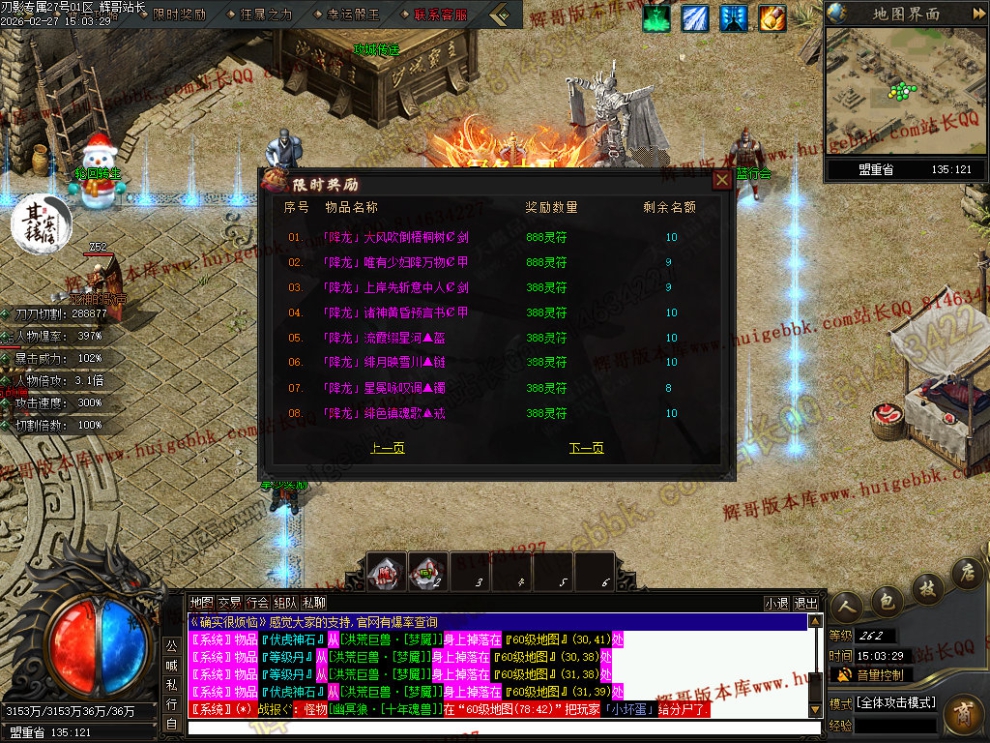
Task: Go back with the 上一页 link
Action: (x=387, y=448)
